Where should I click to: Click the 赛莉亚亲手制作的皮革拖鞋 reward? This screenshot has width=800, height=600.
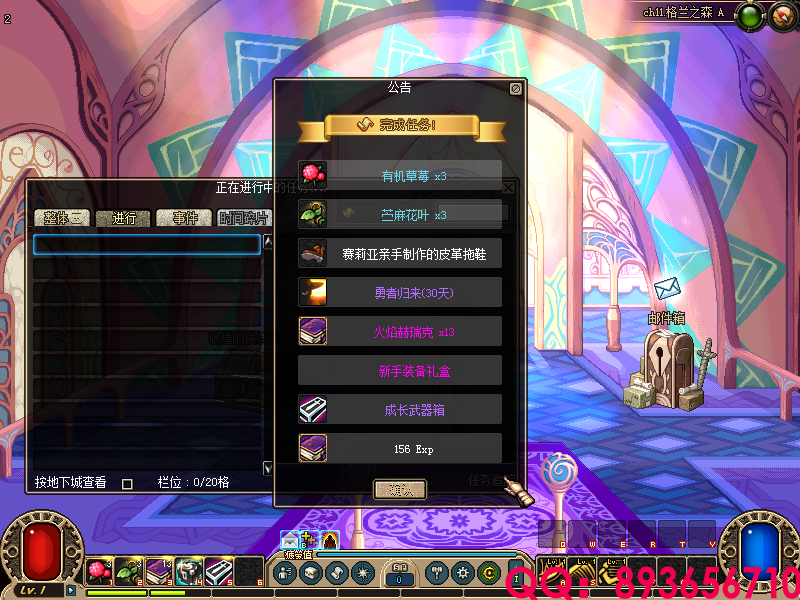tap(400, 253)
